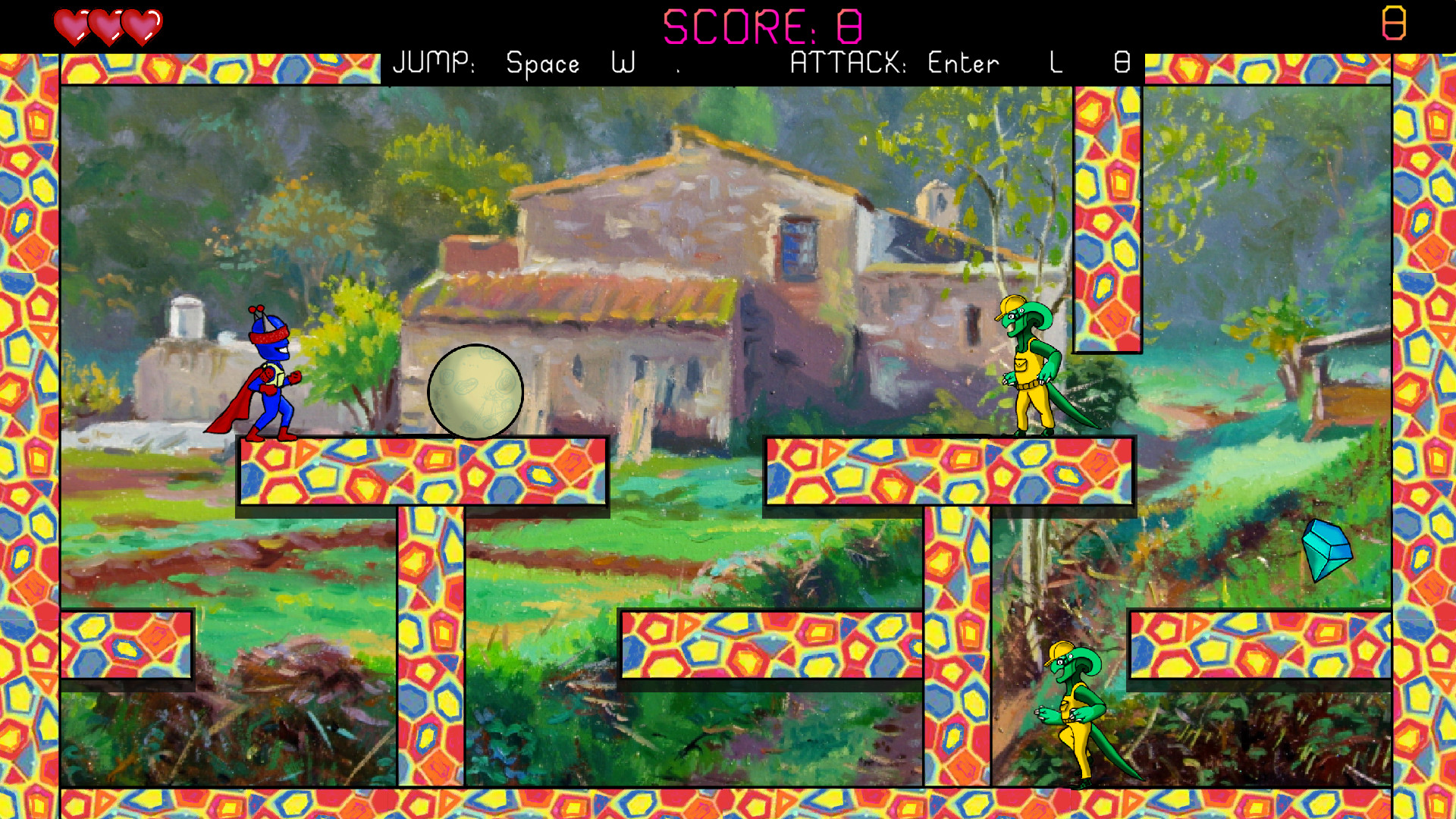Click the first heart in the health bar
Viewport: 1456px width, 819px height.
tap(72, 23)
